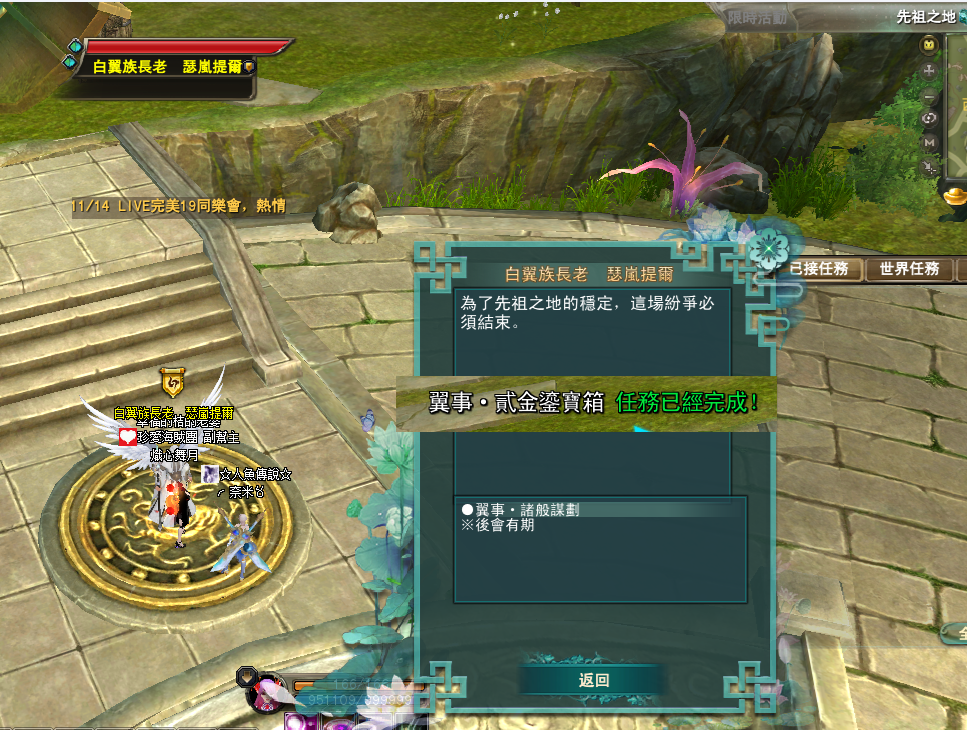Open the 限時活動 limited-time events button
The width and height of the screenshot is (967, 730).
point(757,18)
